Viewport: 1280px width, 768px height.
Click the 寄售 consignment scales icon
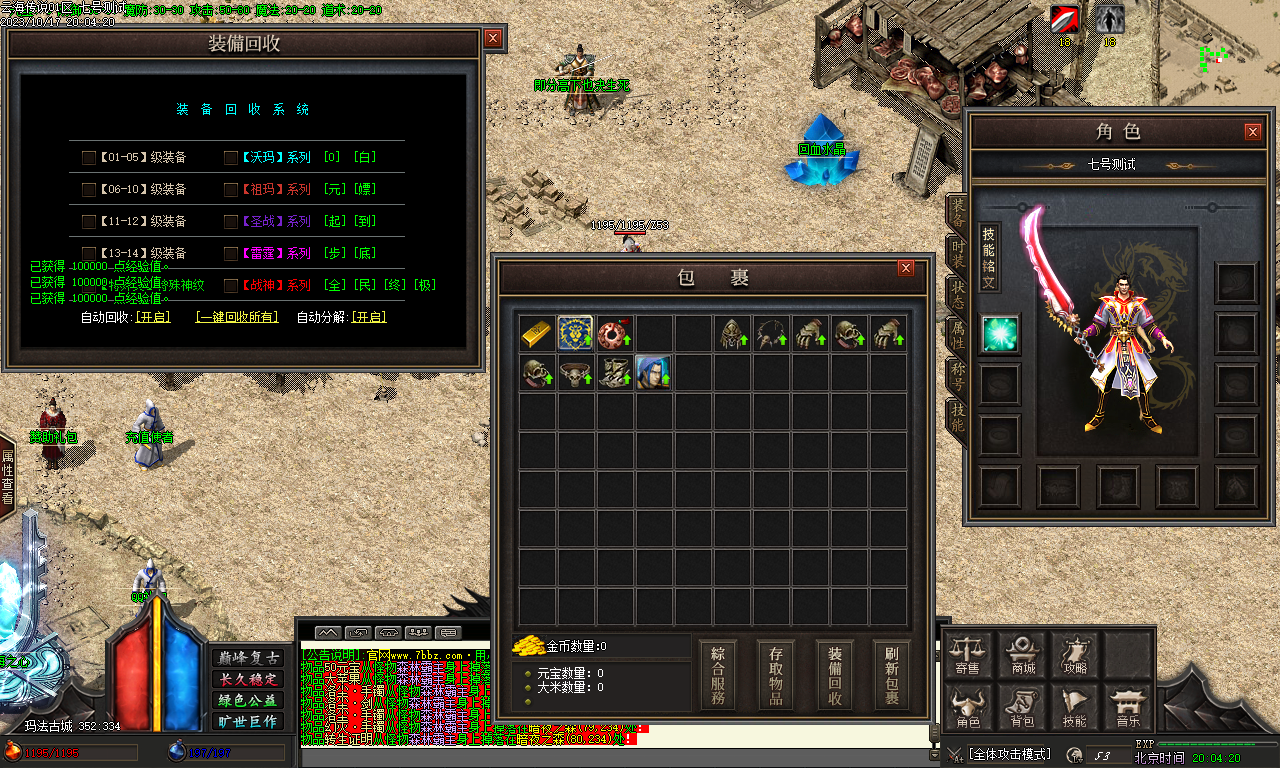tap(965, 655)
